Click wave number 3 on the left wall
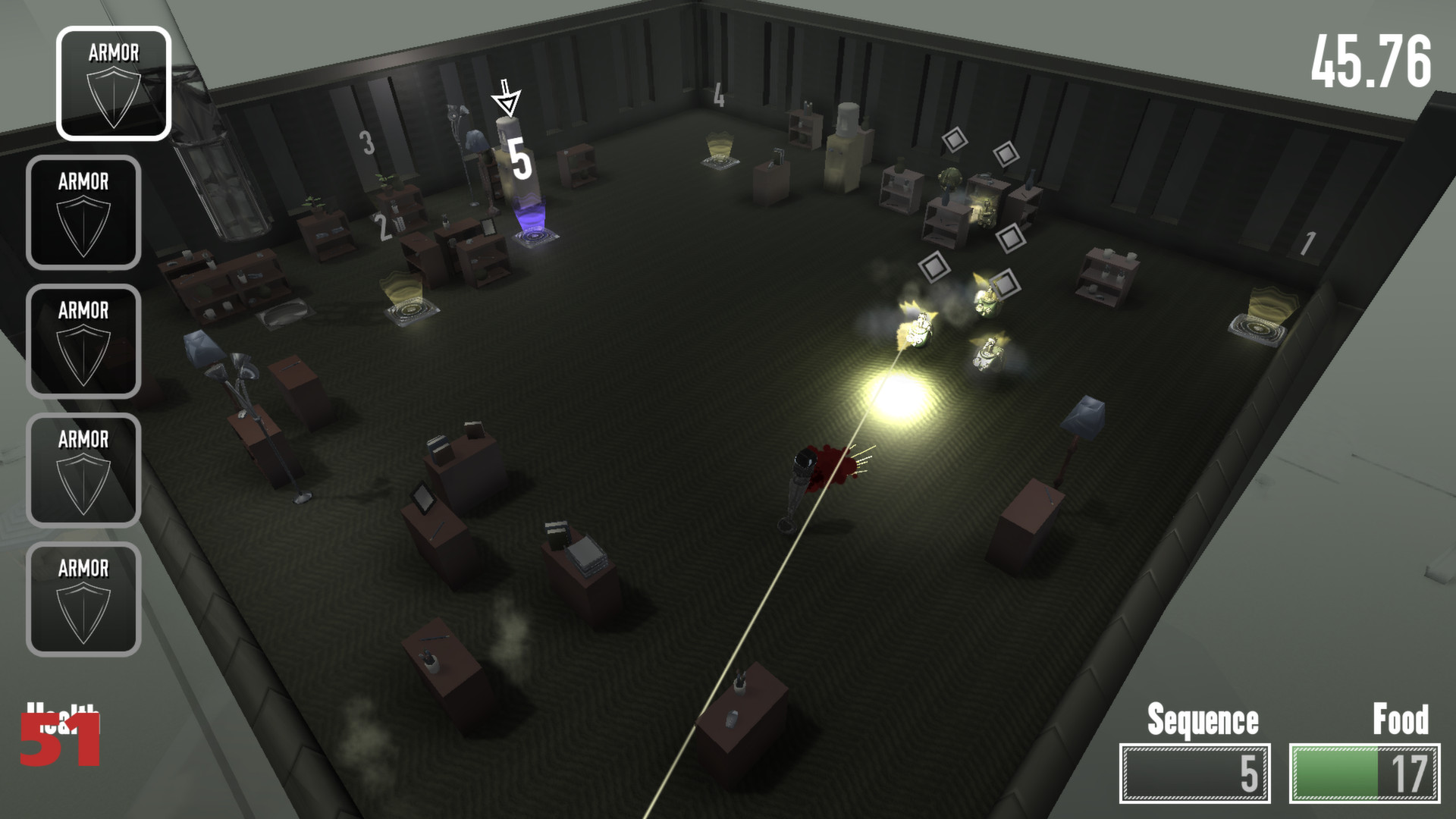 [366, 141]
